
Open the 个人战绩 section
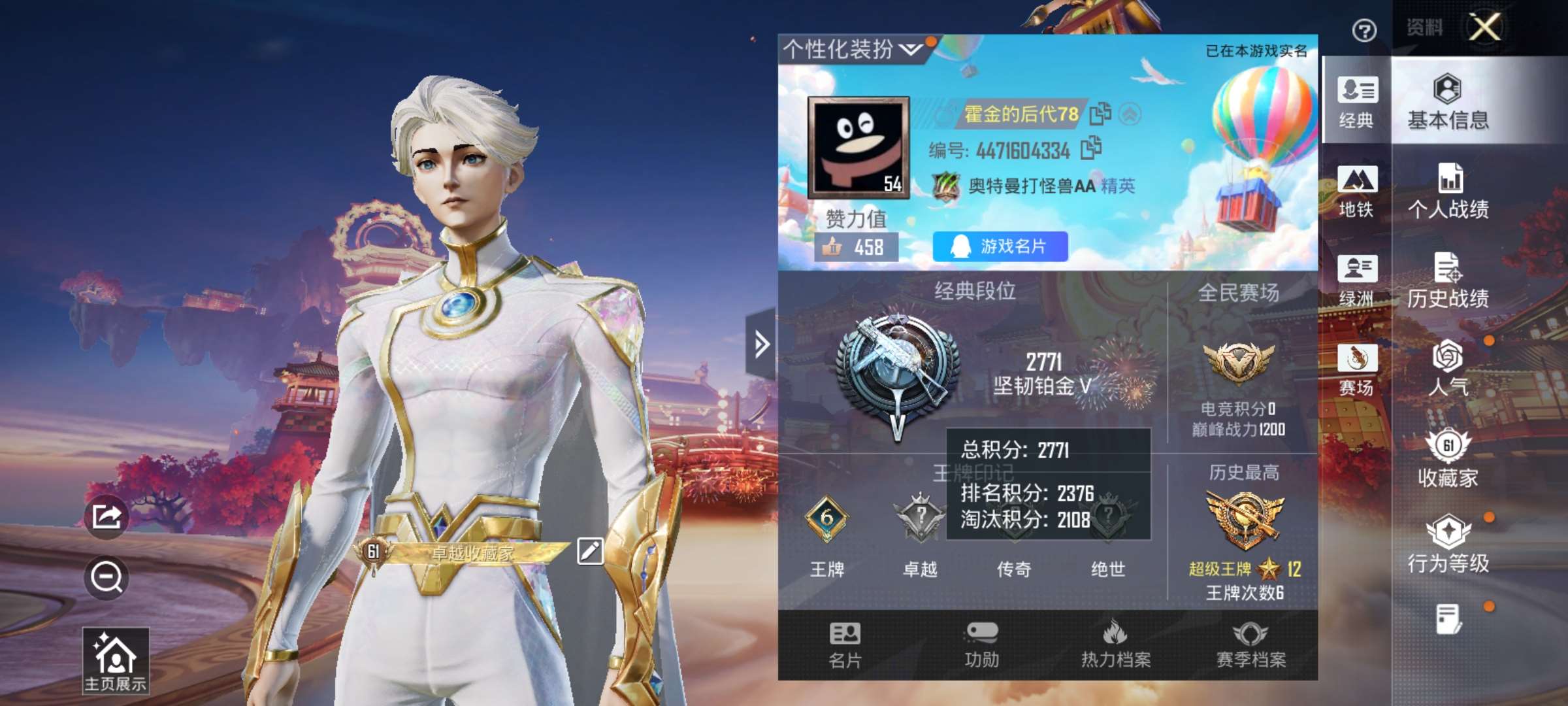coord(1448,191)
